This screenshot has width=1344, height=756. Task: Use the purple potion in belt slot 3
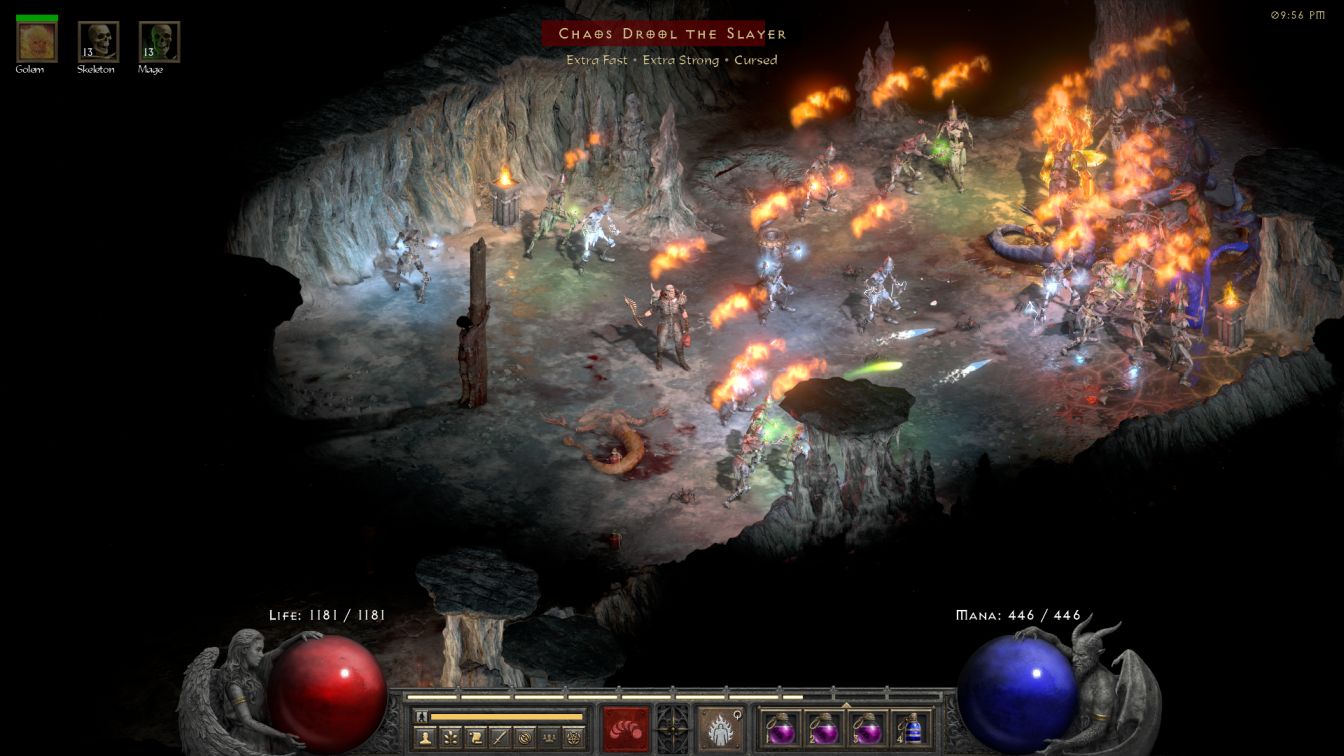[x=867, y=728]
